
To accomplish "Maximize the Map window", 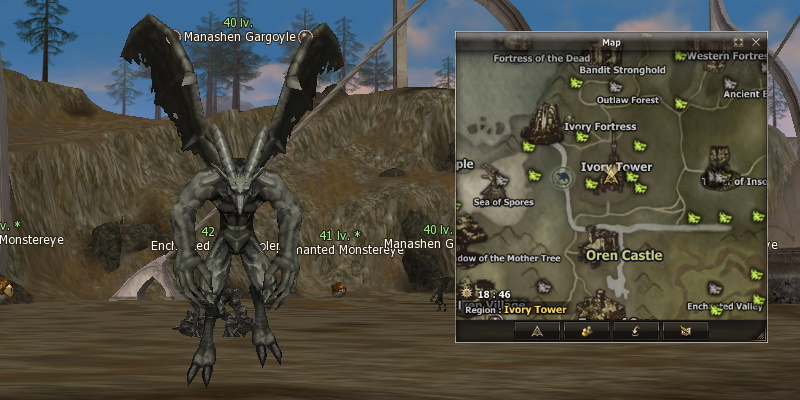I will [739, 43].
